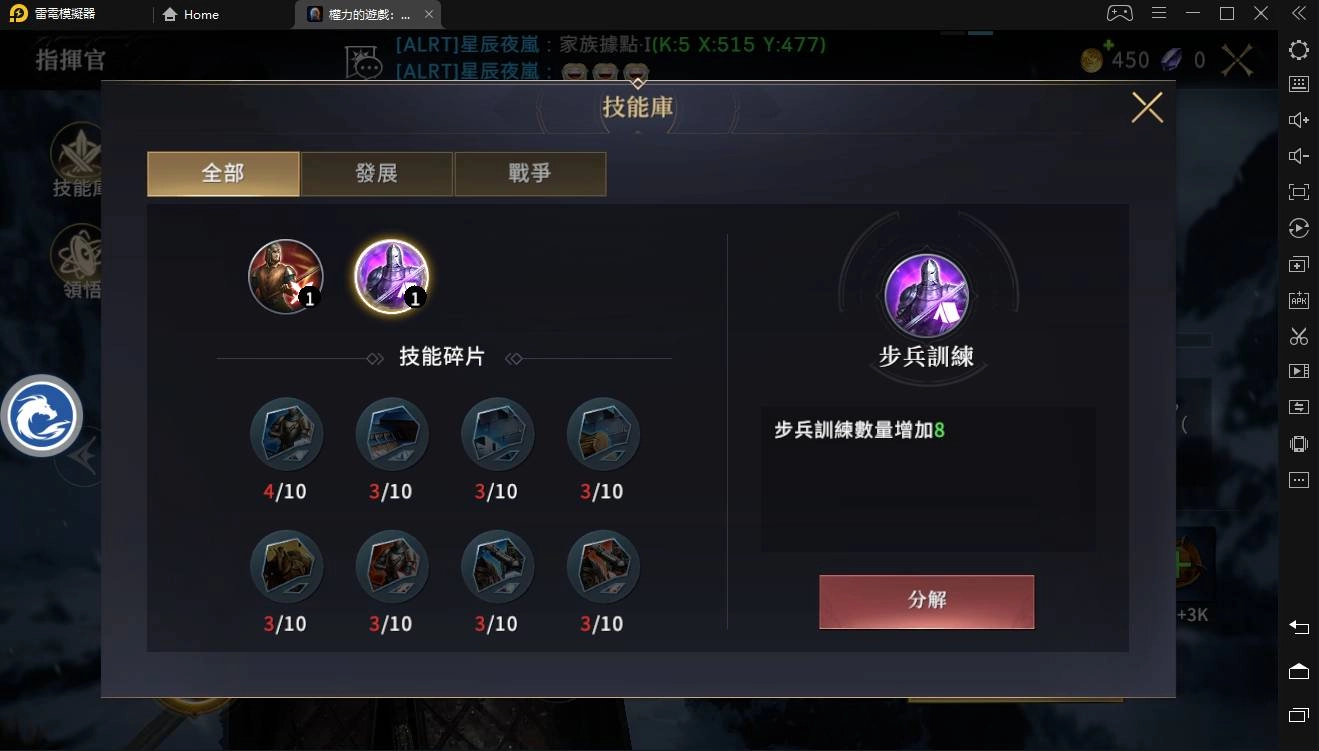This screenshot has height=751, width=1319.
Task: Open the chat message bubble
Action: click(x=364, y=60)
